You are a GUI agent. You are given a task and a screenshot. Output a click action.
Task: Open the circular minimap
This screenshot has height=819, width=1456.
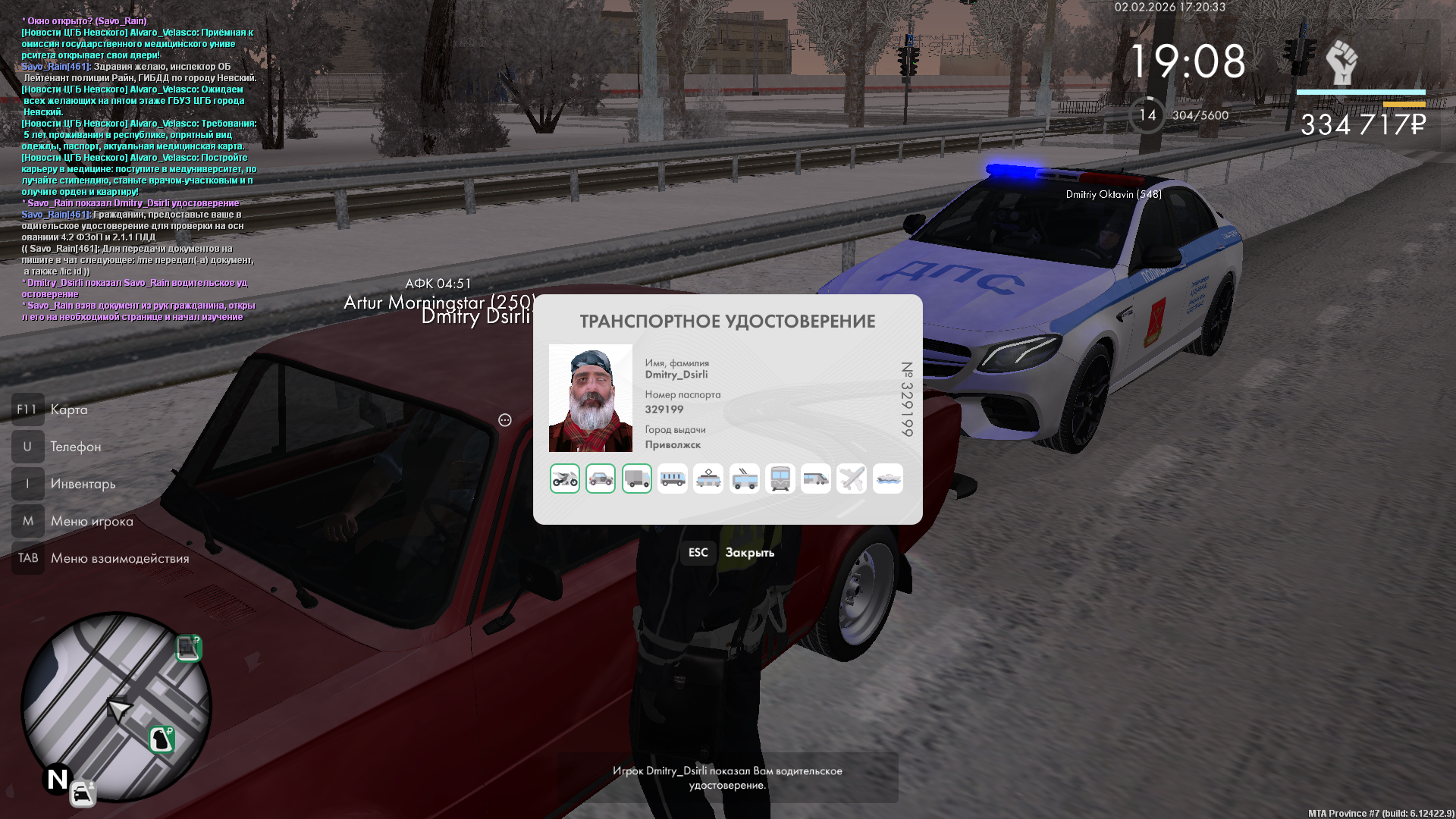(116, 707)
